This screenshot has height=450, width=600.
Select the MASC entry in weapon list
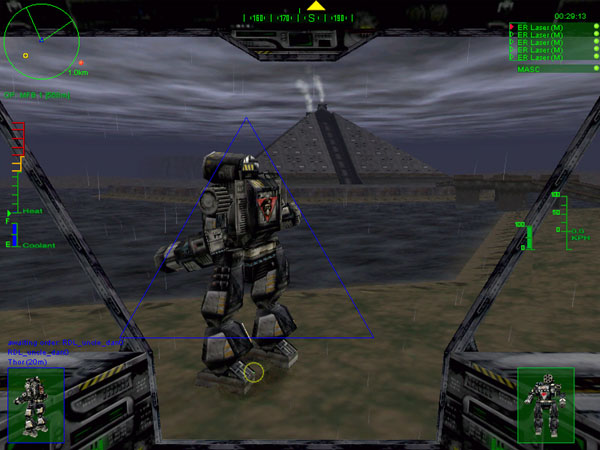(x=530, y=68)
